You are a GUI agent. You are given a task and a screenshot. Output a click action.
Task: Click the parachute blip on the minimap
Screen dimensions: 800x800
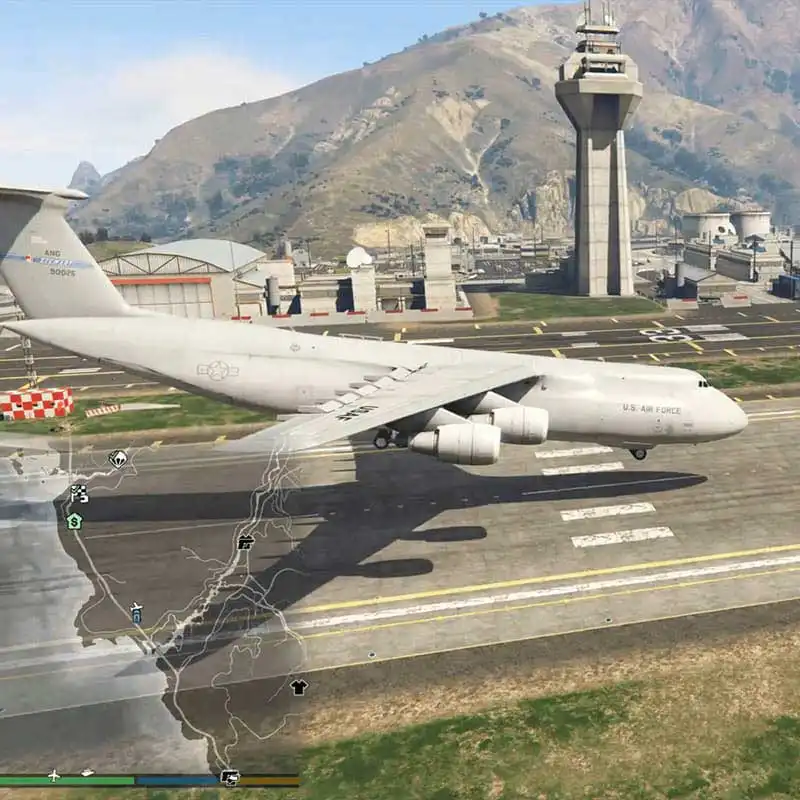click(x=118, y=459)
